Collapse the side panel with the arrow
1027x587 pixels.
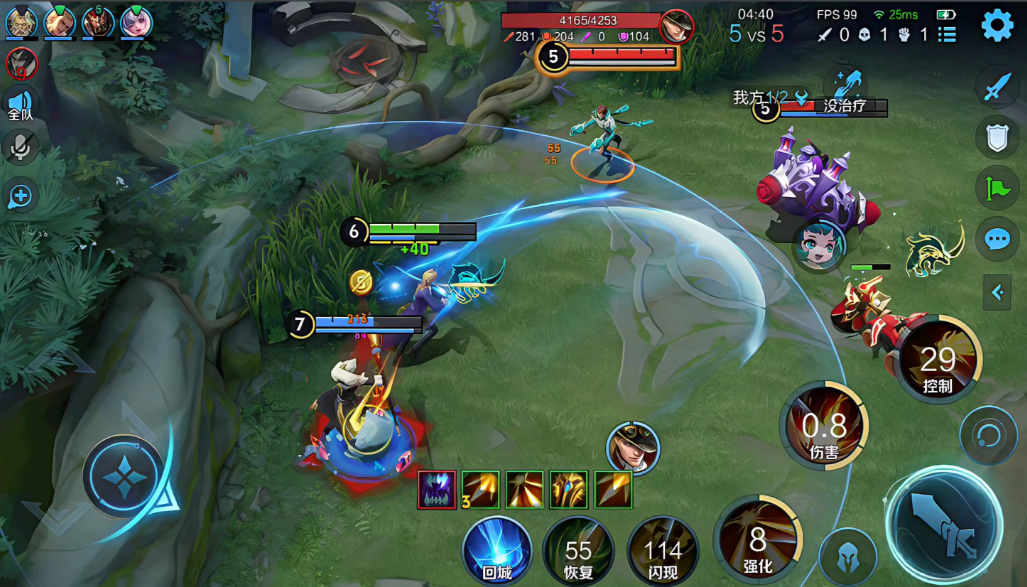(997, 292)
